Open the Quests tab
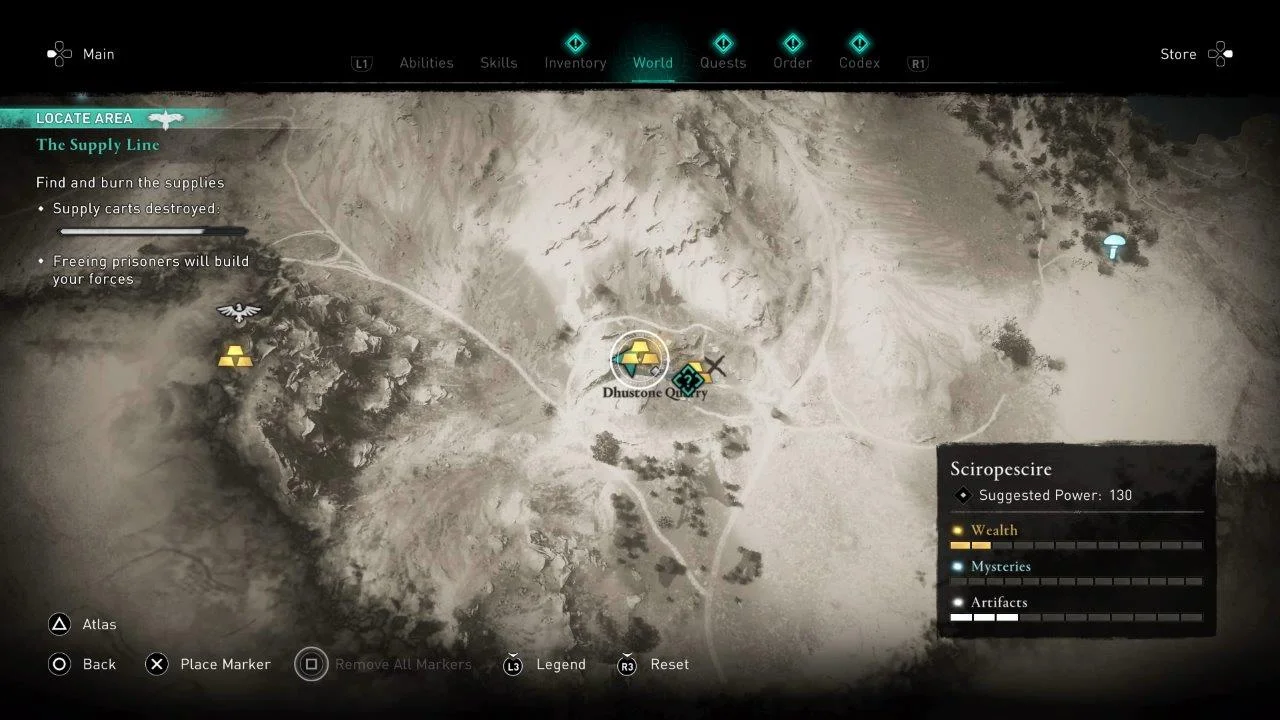Screen dimensions: 1280x720 pos(723,63)
